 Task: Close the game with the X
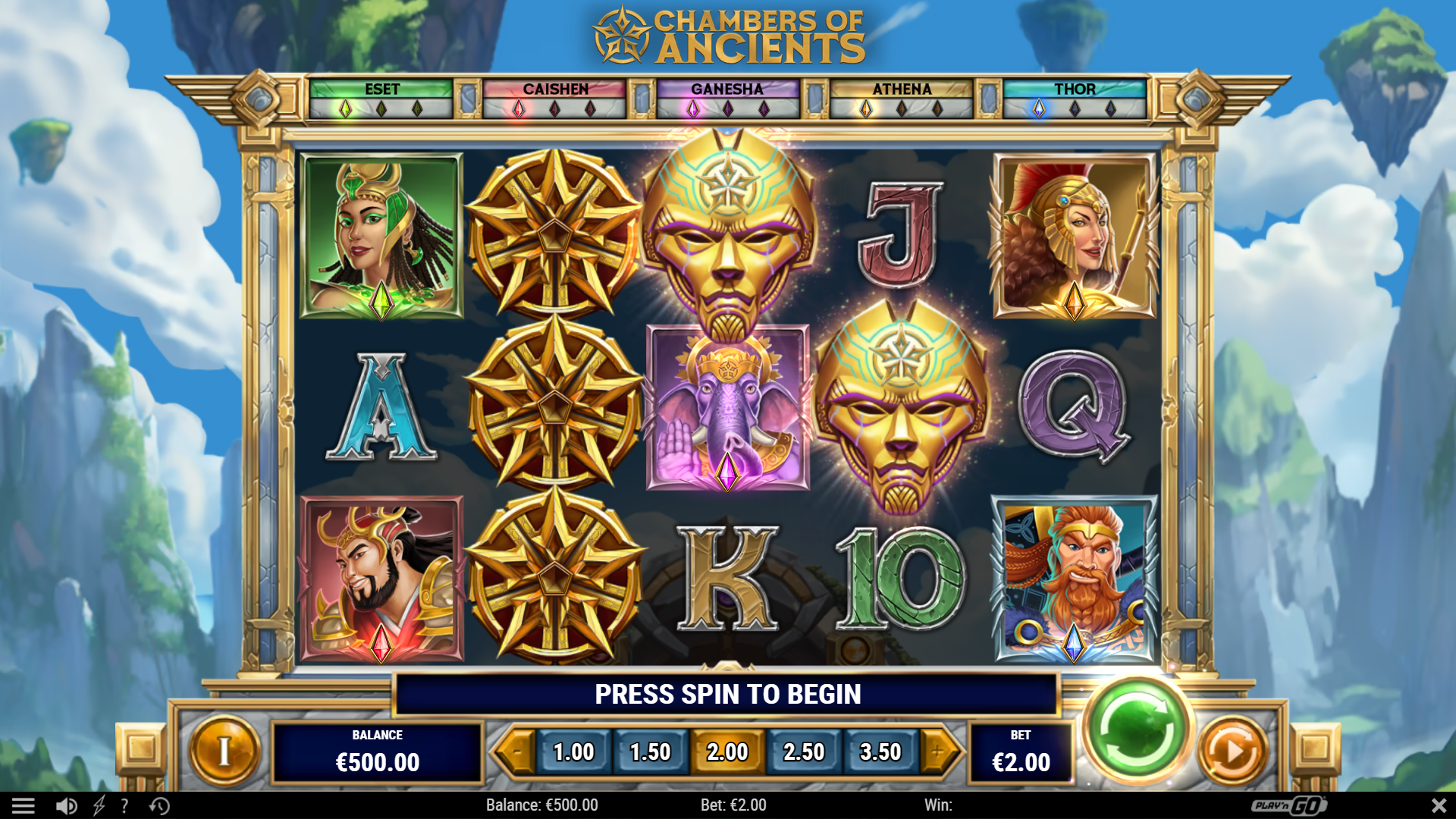(1439, 805)
